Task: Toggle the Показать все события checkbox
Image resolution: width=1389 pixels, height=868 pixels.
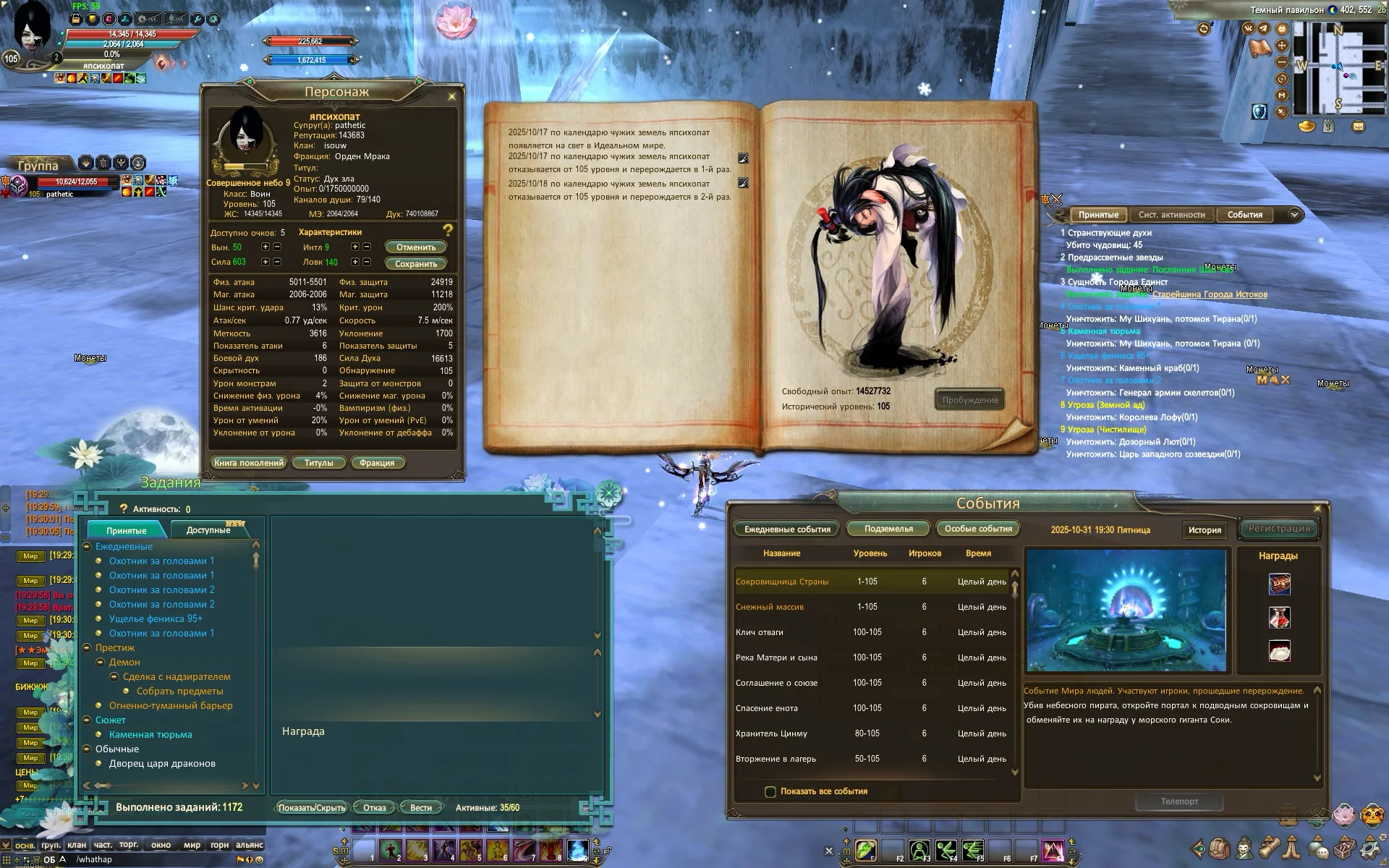Action: [770, 792]
